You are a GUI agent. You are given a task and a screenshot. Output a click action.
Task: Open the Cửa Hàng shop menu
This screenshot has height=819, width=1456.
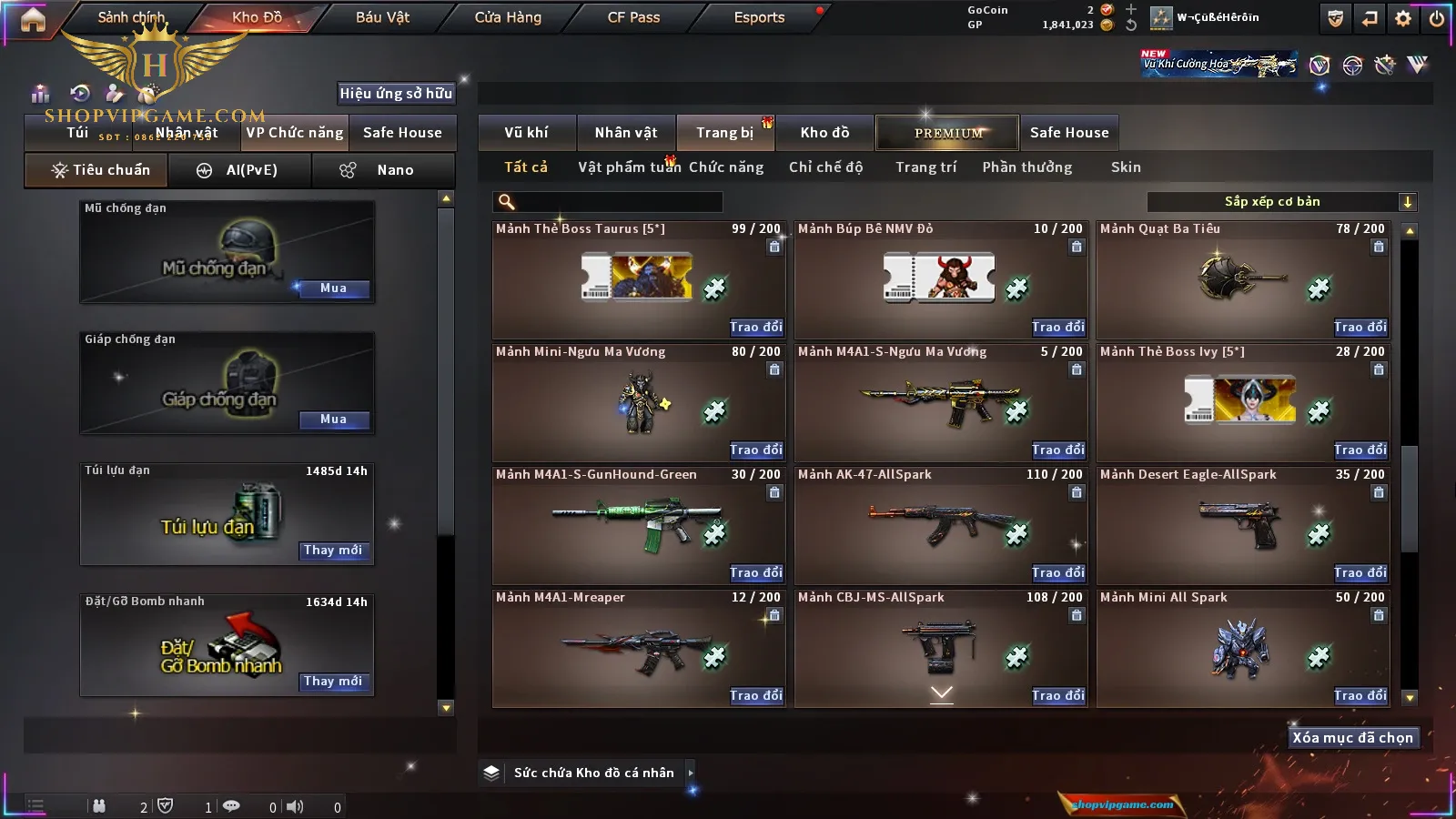(508, 17)
